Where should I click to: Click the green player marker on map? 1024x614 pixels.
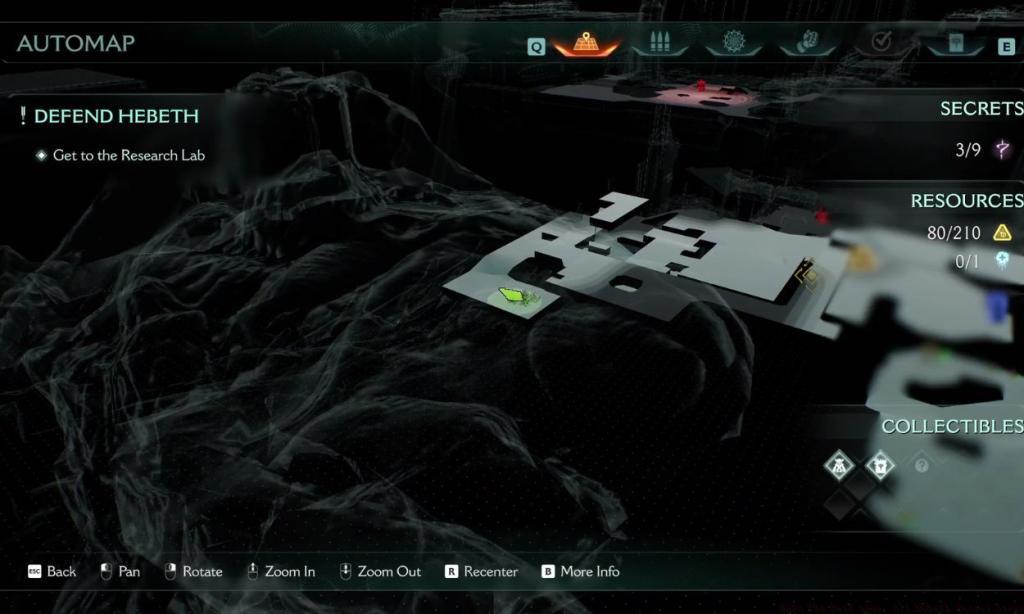(512, 297)
